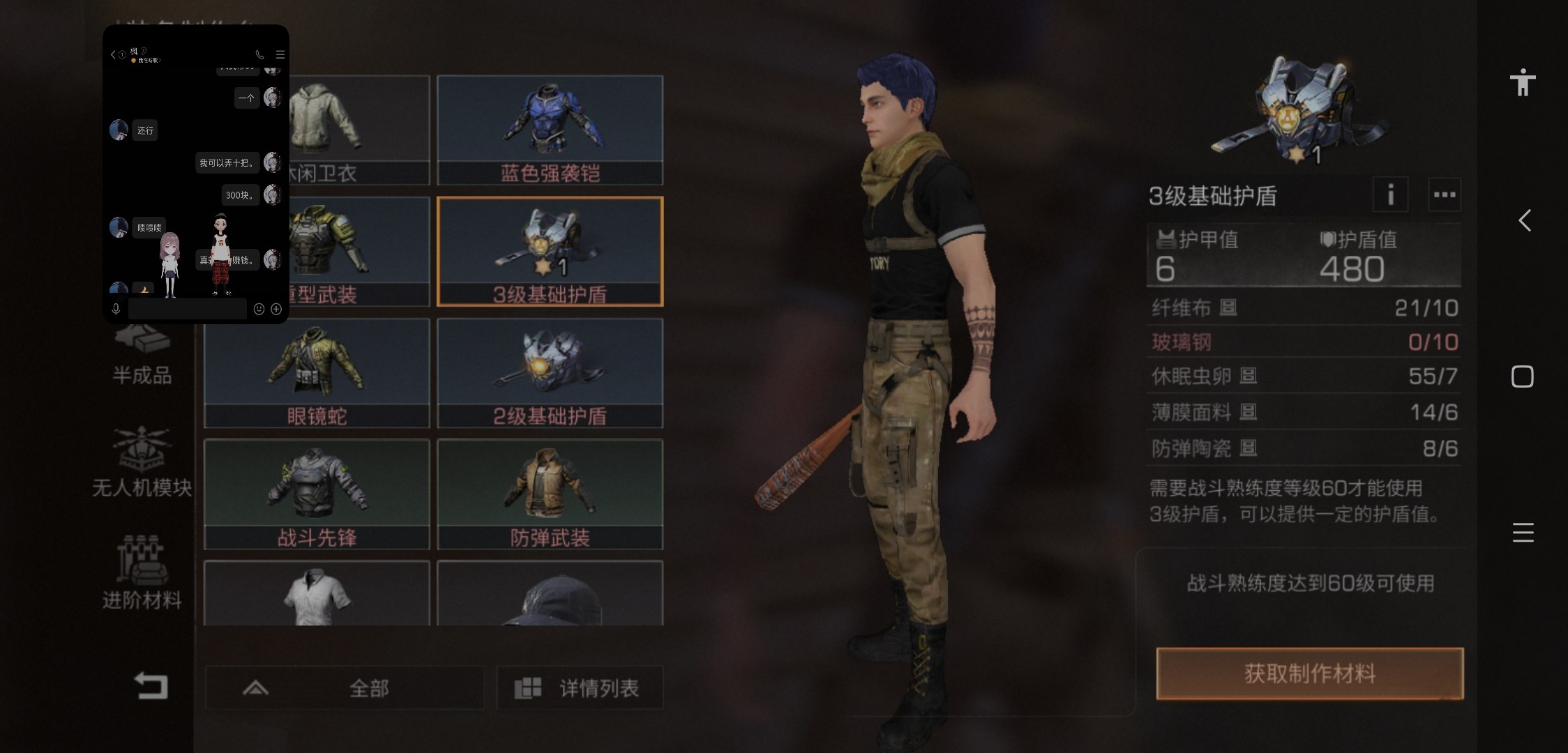Select the white short-sleeve shirt tile
The image size is (1568, 753).
click(317, 594)
